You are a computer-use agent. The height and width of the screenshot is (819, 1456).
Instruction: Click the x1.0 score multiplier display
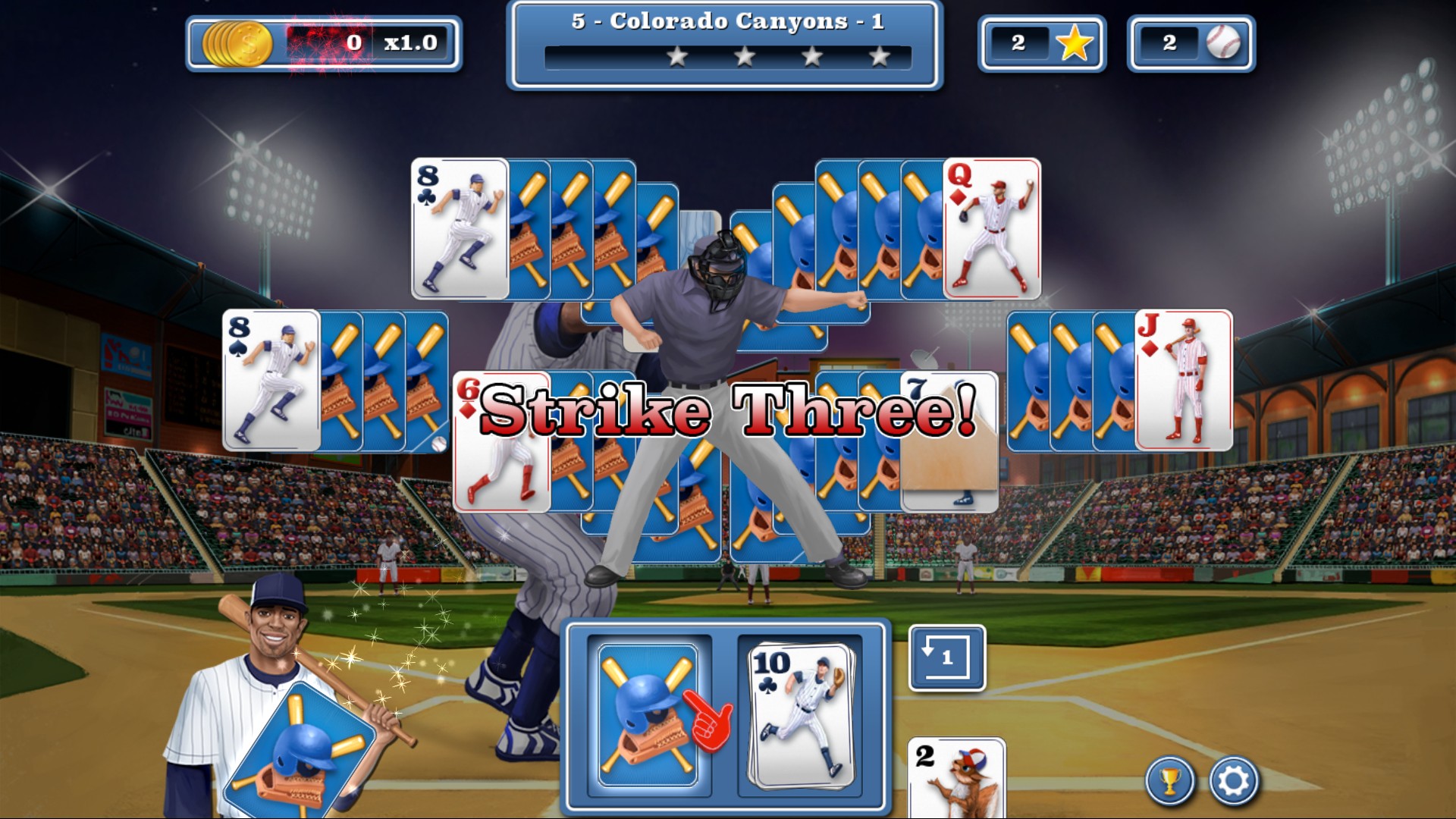pyautogui.click(x=410, y=44)
